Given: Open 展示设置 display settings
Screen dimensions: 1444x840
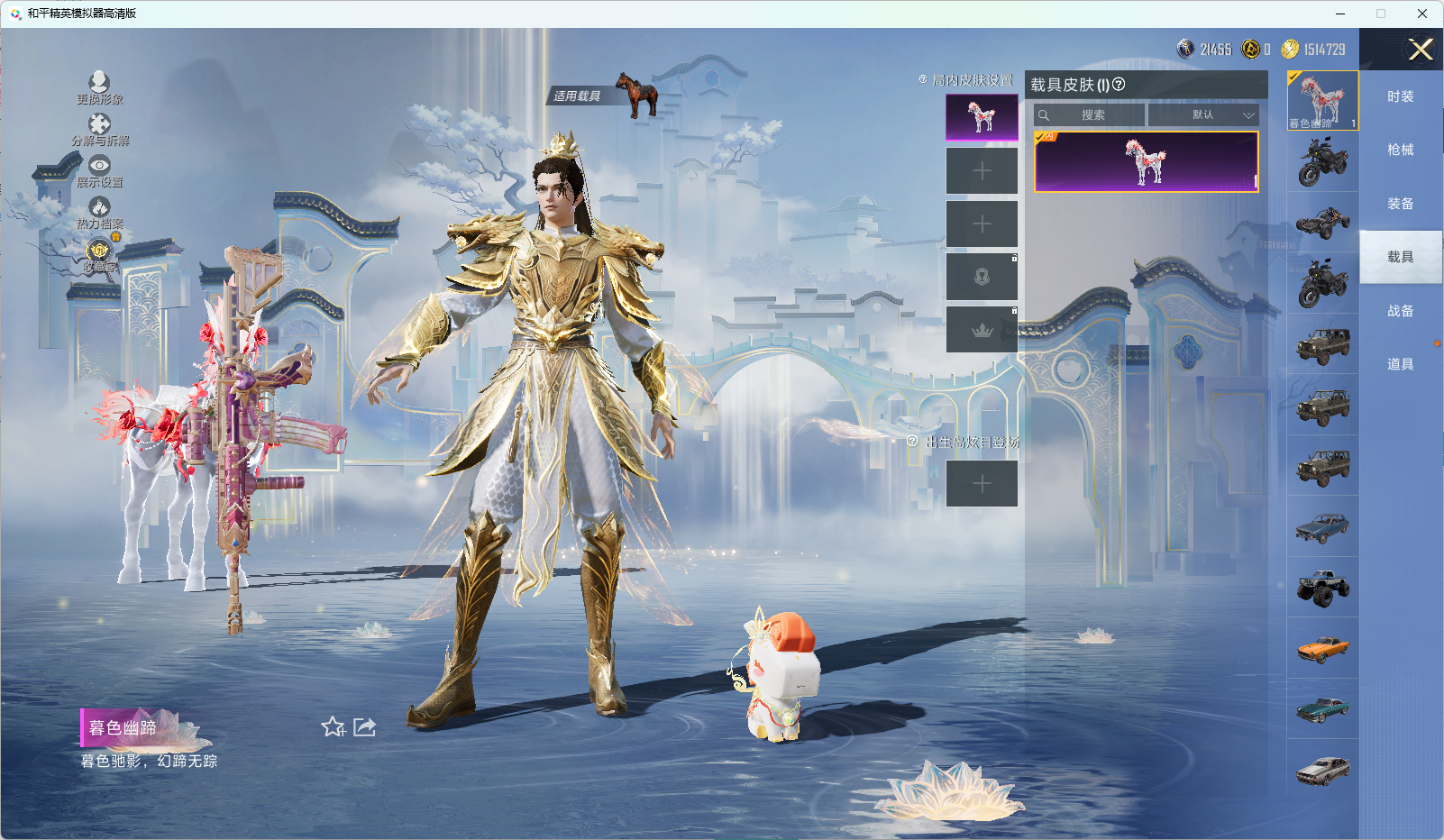Looking at the screenshot, I should [x=99, y=171].
